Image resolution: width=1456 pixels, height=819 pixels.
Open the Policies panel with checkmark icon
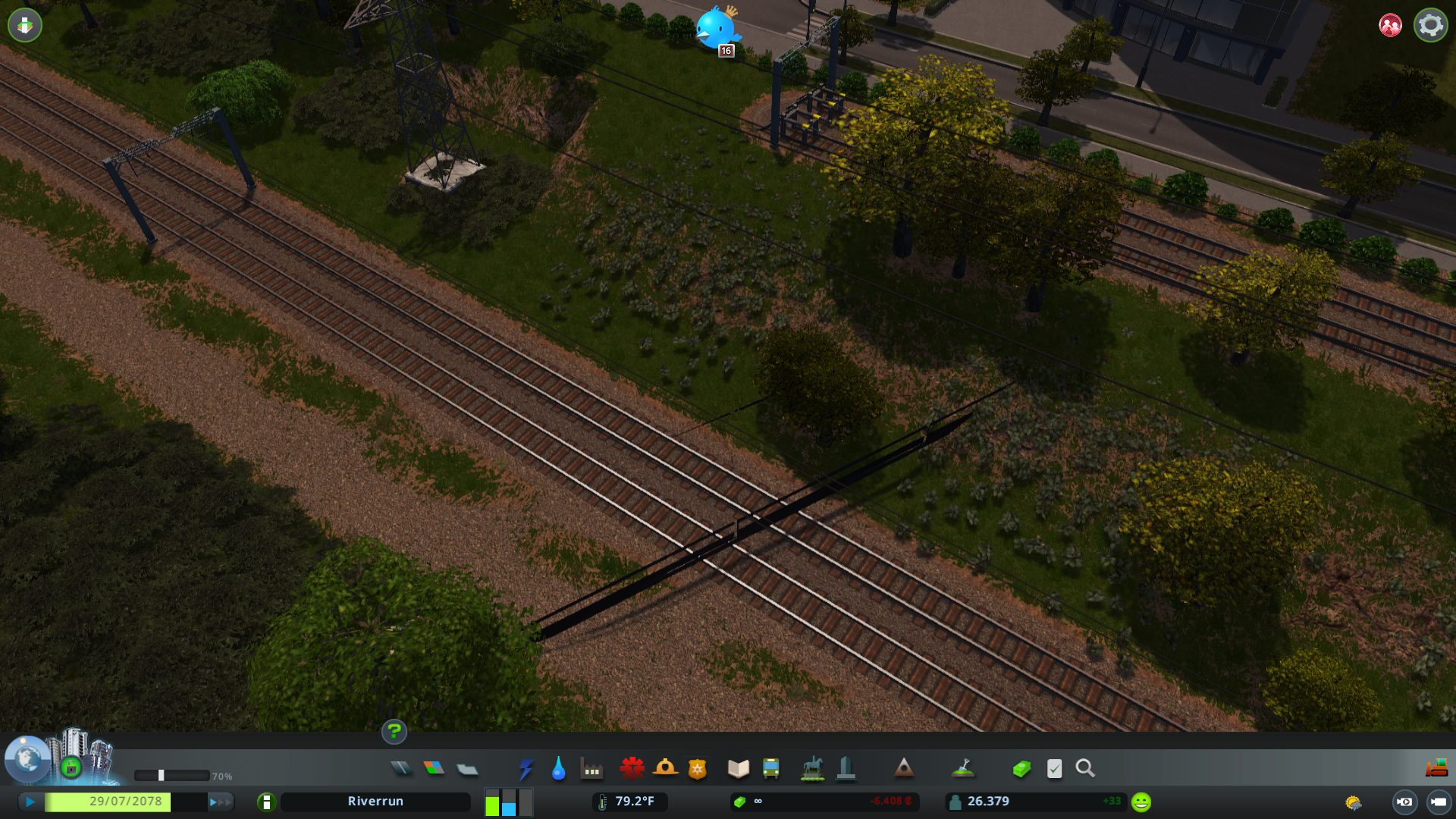(x=1054, y=769)
